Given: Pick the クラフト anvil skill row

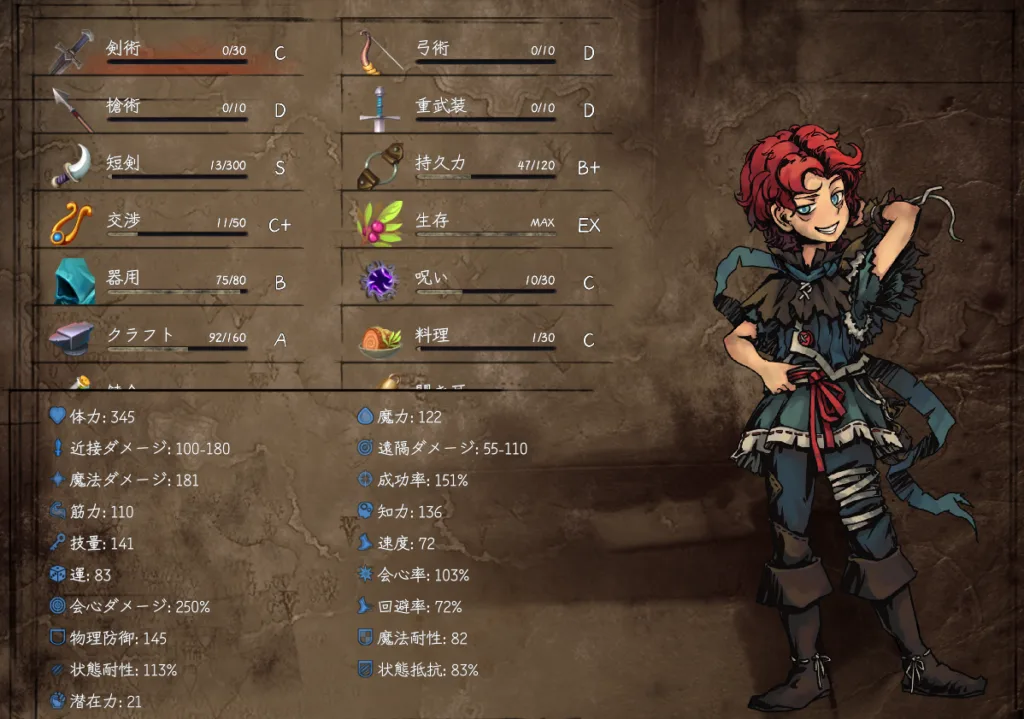Looking at the screenshot, I should 170,339.
